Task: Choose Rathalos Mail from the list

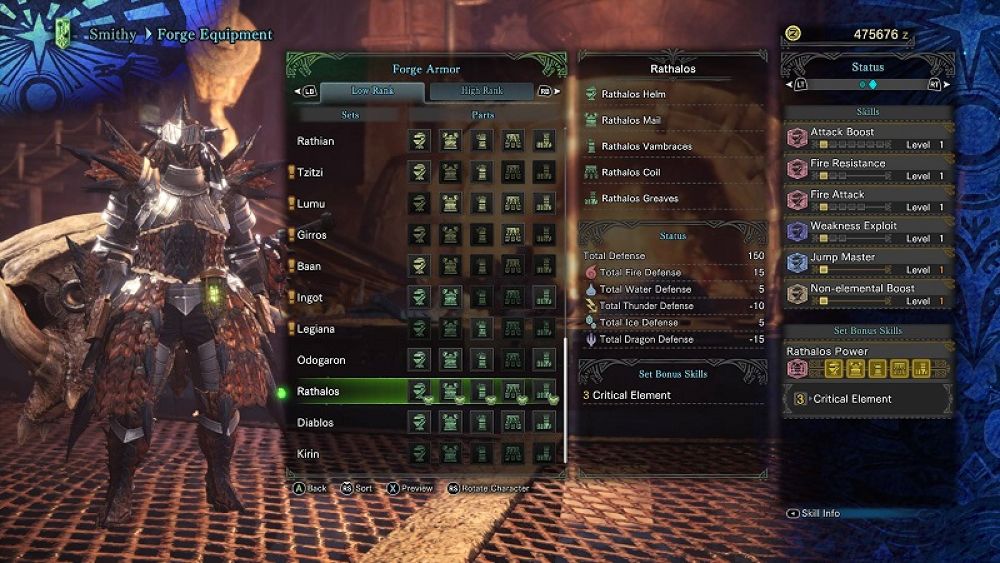Action: tap(630, 120)
